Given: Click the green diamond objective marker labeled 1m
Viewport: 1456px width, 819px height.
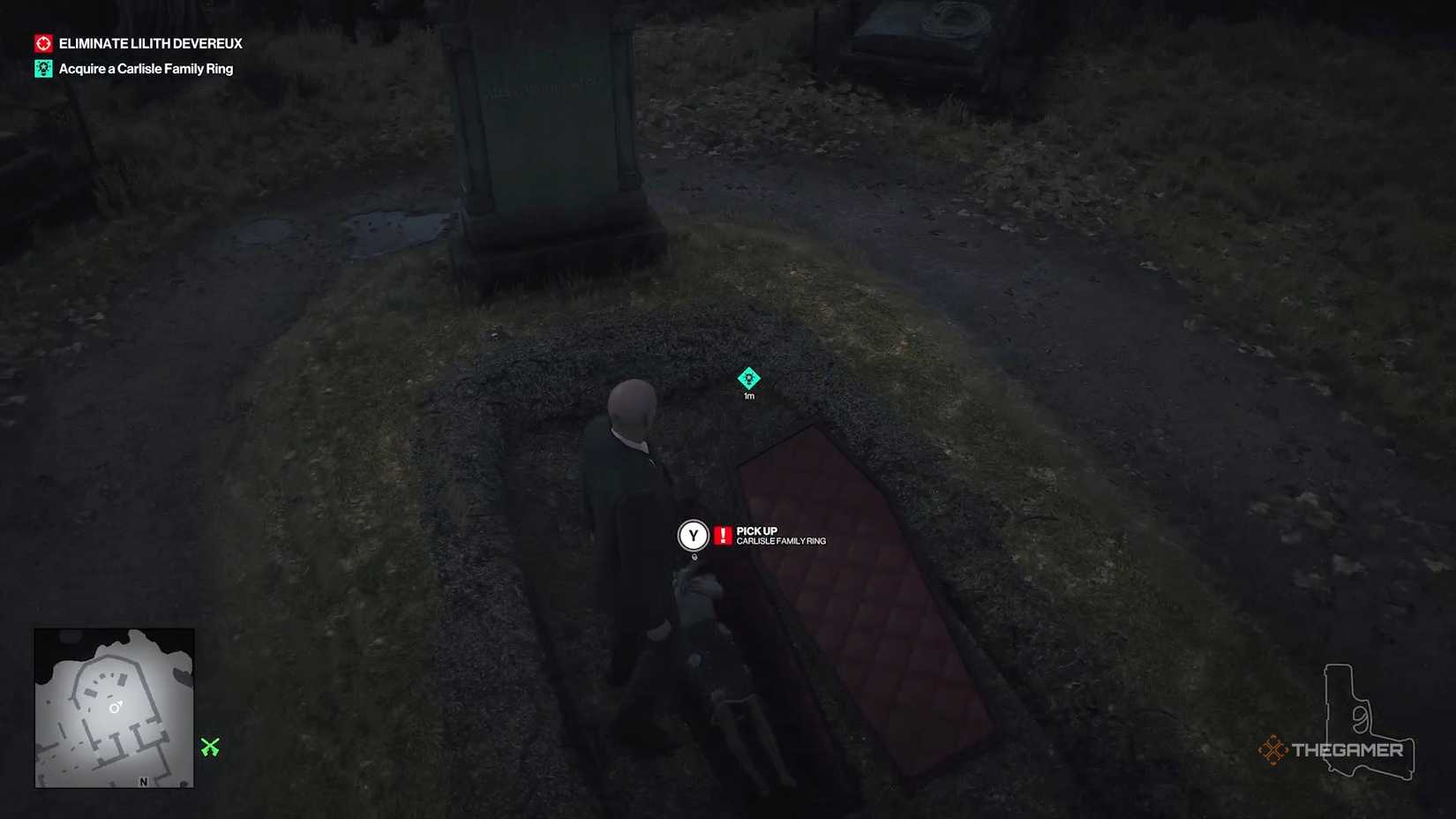Looking at the screenshot, I should click(749, 379).
